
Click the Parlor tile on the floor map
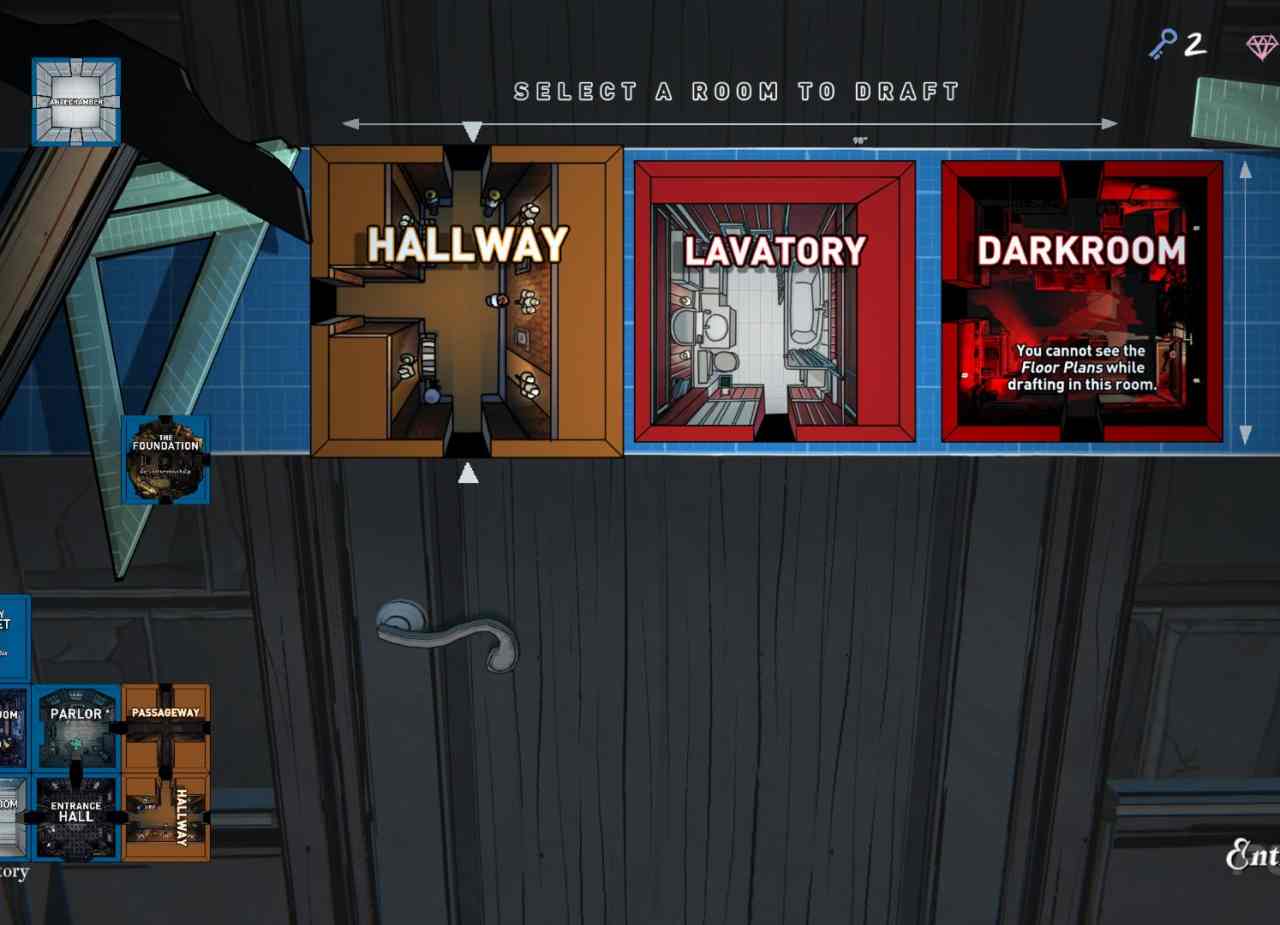(76, 727)
